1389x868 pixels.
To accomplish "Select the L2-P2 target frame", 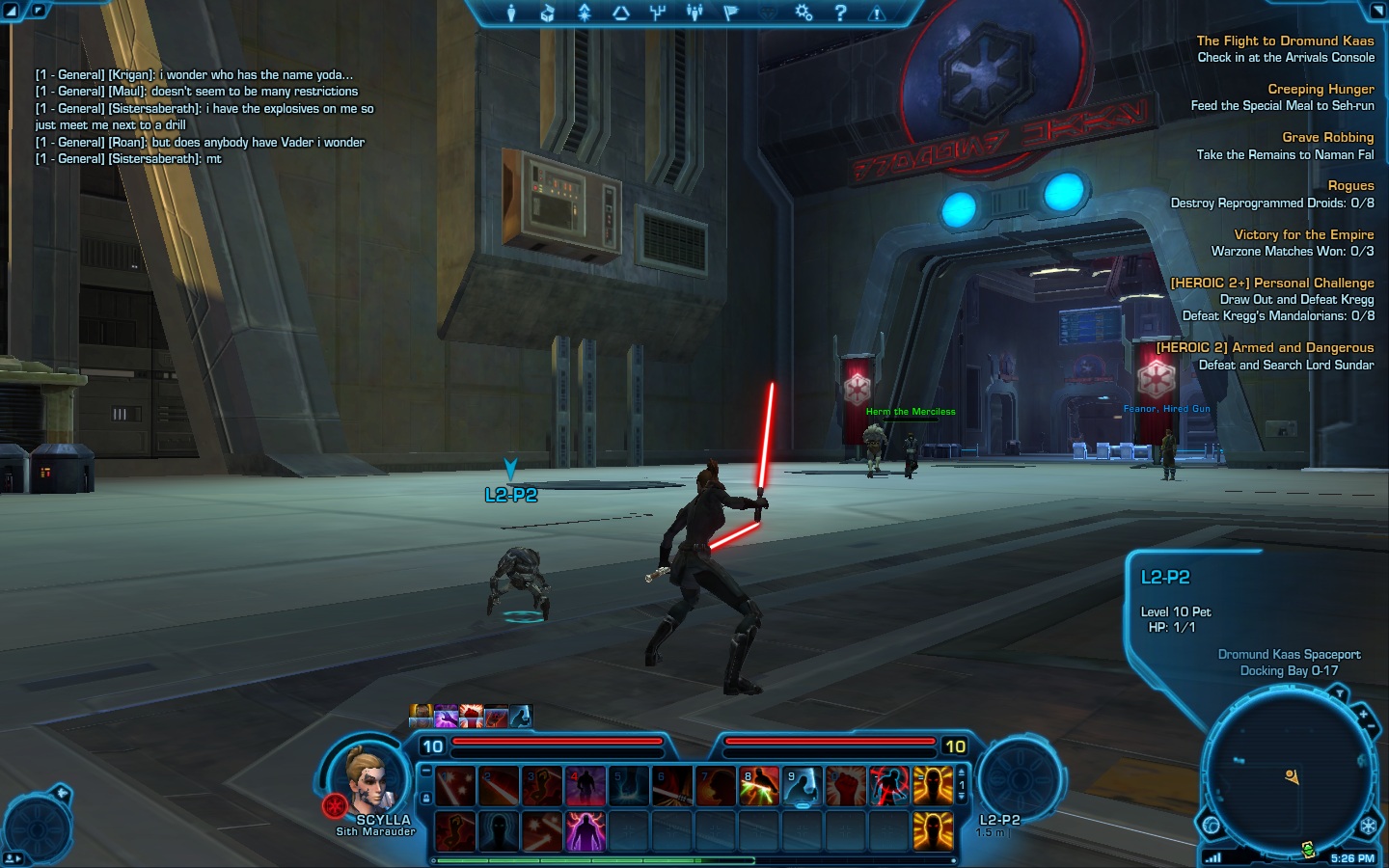I will (1018, 779).
